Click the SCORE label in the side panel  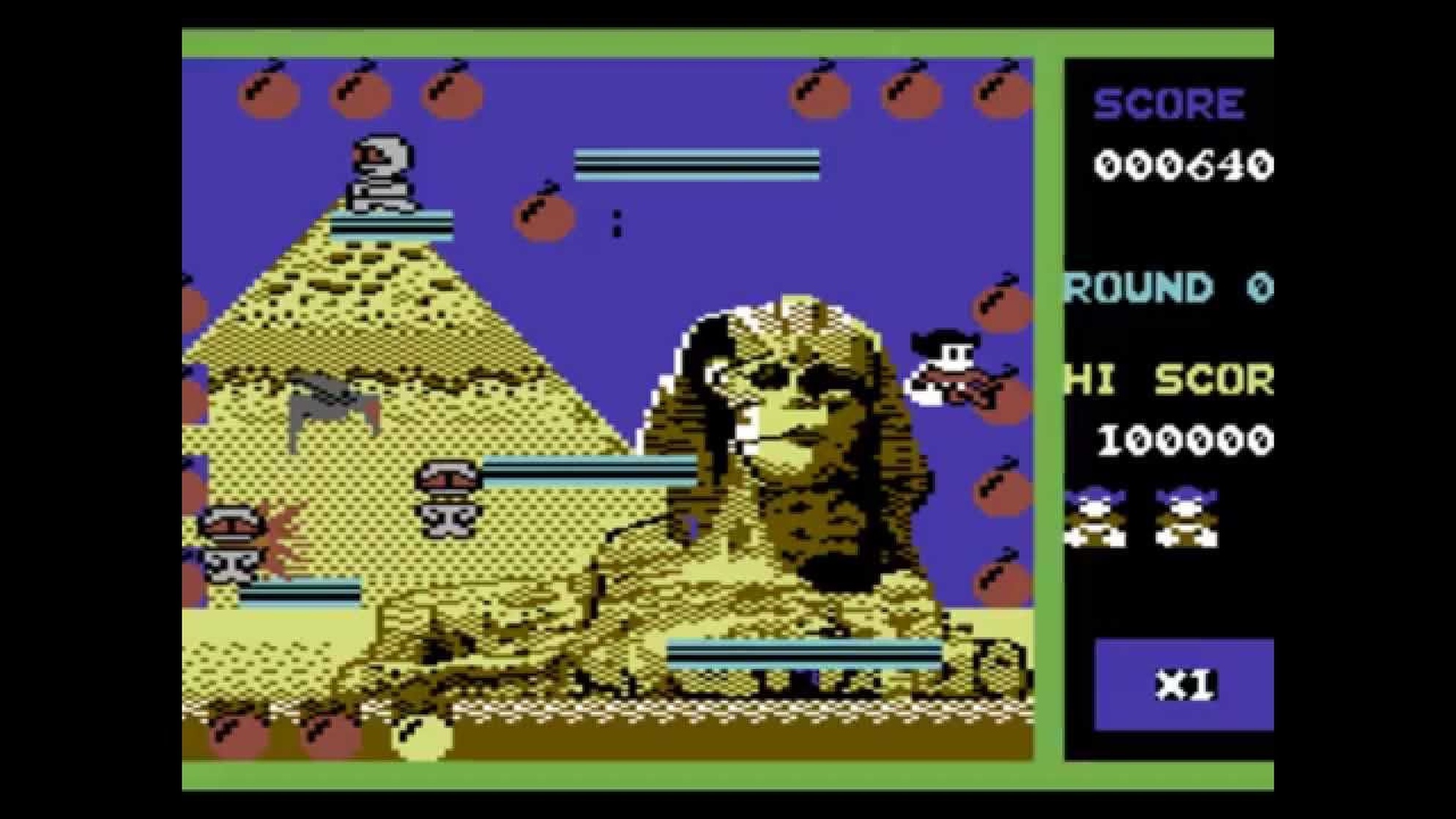pos(1168,103)
